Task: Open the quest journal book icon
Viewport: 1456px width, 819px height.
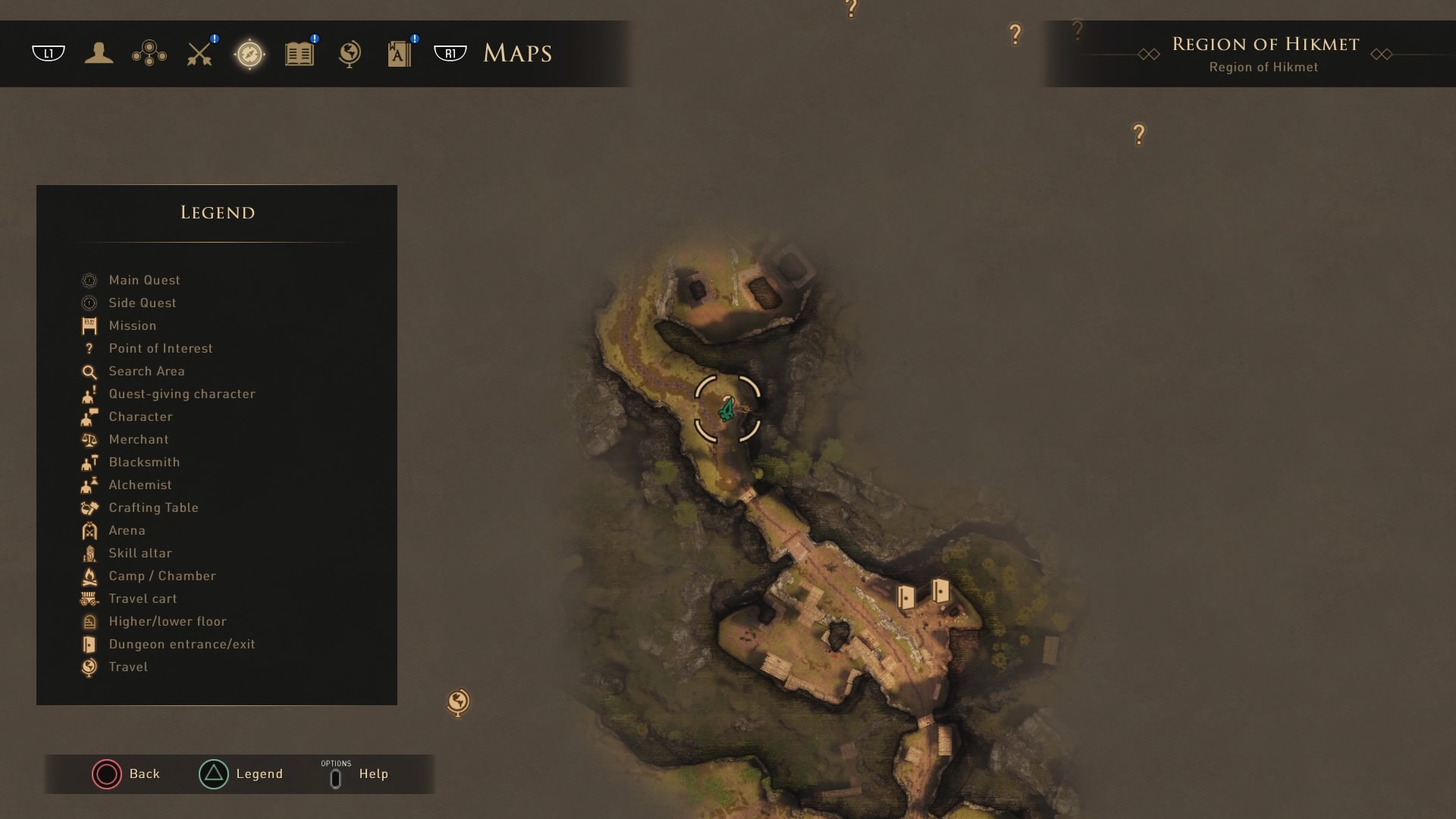Action: [299, 53]
